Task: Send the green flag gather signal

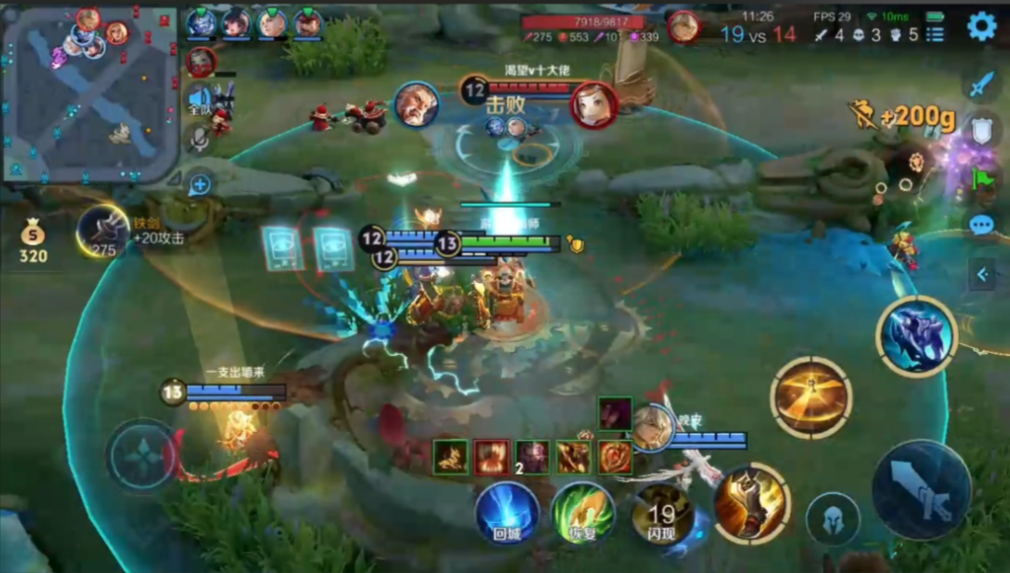Action: (982, 178)
